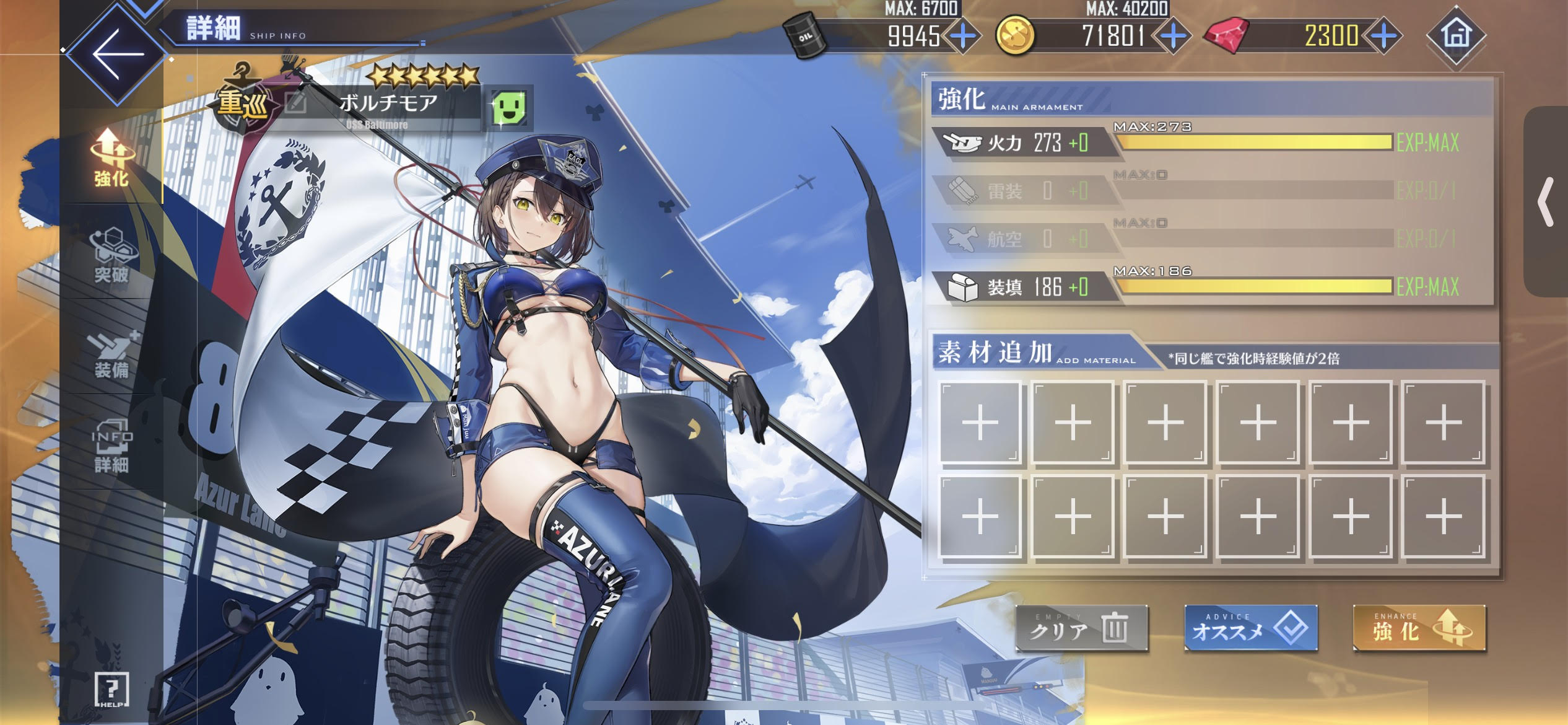Expand the side panel arrow handle
The width and height of the screenshot is (1568, 725).
pyautogui.click(x=1546, y=201)
